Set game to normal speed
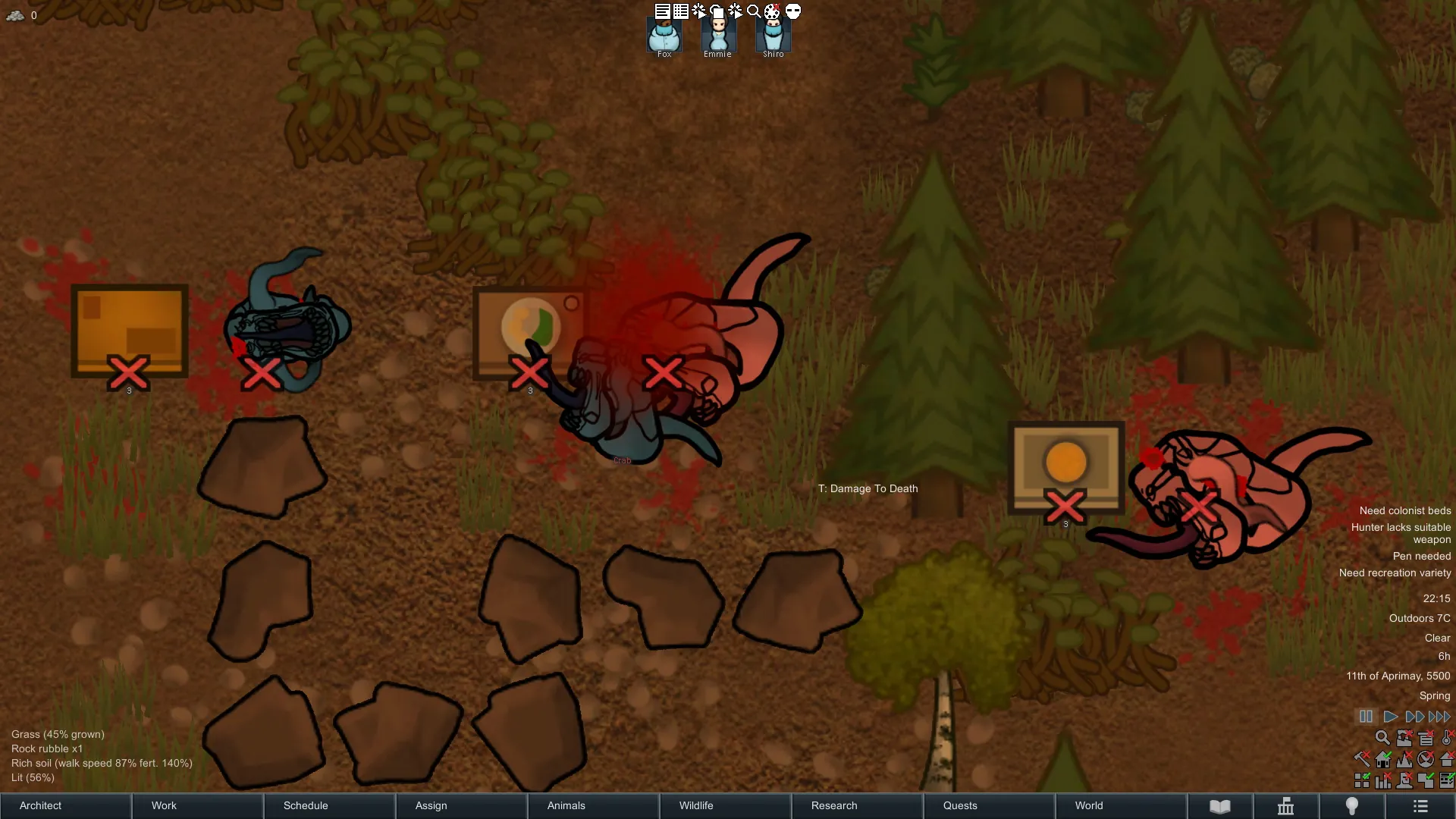This screenshot has width=1456, height=819. click(x=1390, y=717)
